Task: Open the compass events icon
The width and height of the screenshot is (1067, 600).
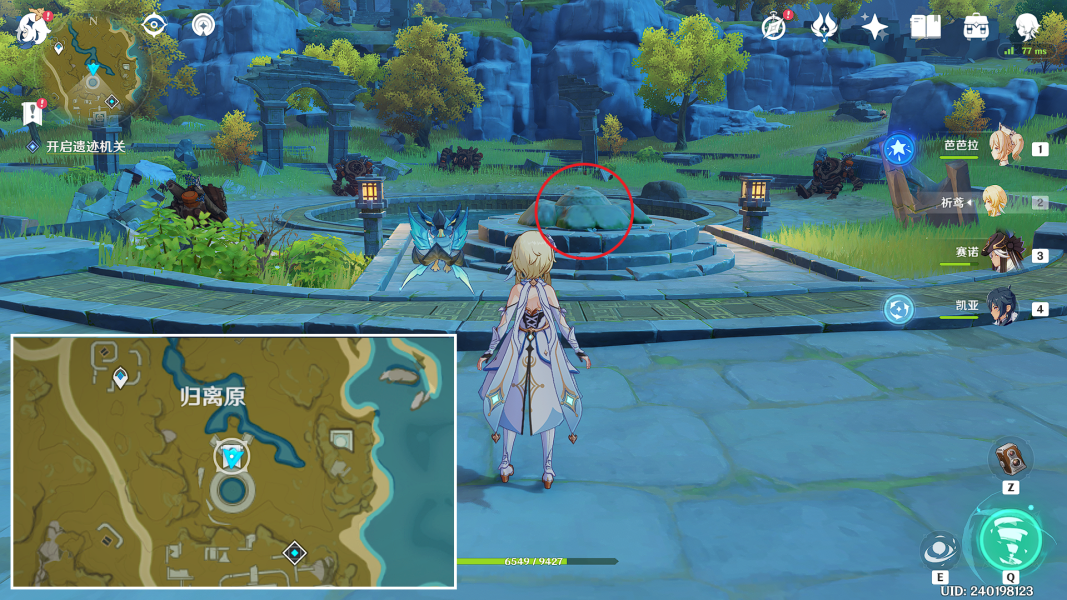Action: (773, 27)
